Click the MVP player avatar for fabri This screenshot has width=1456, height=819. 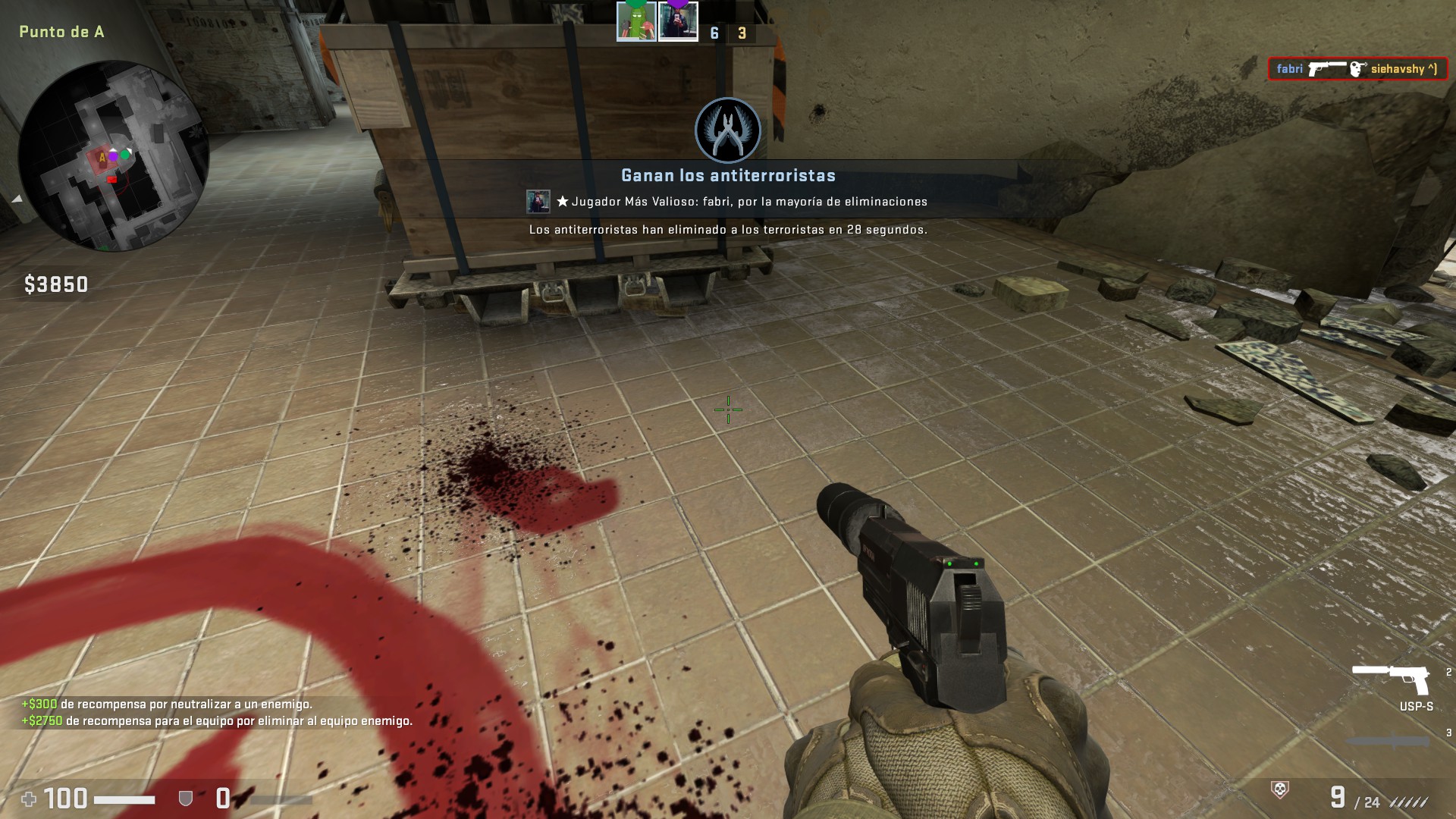click(x=538, y=202)
